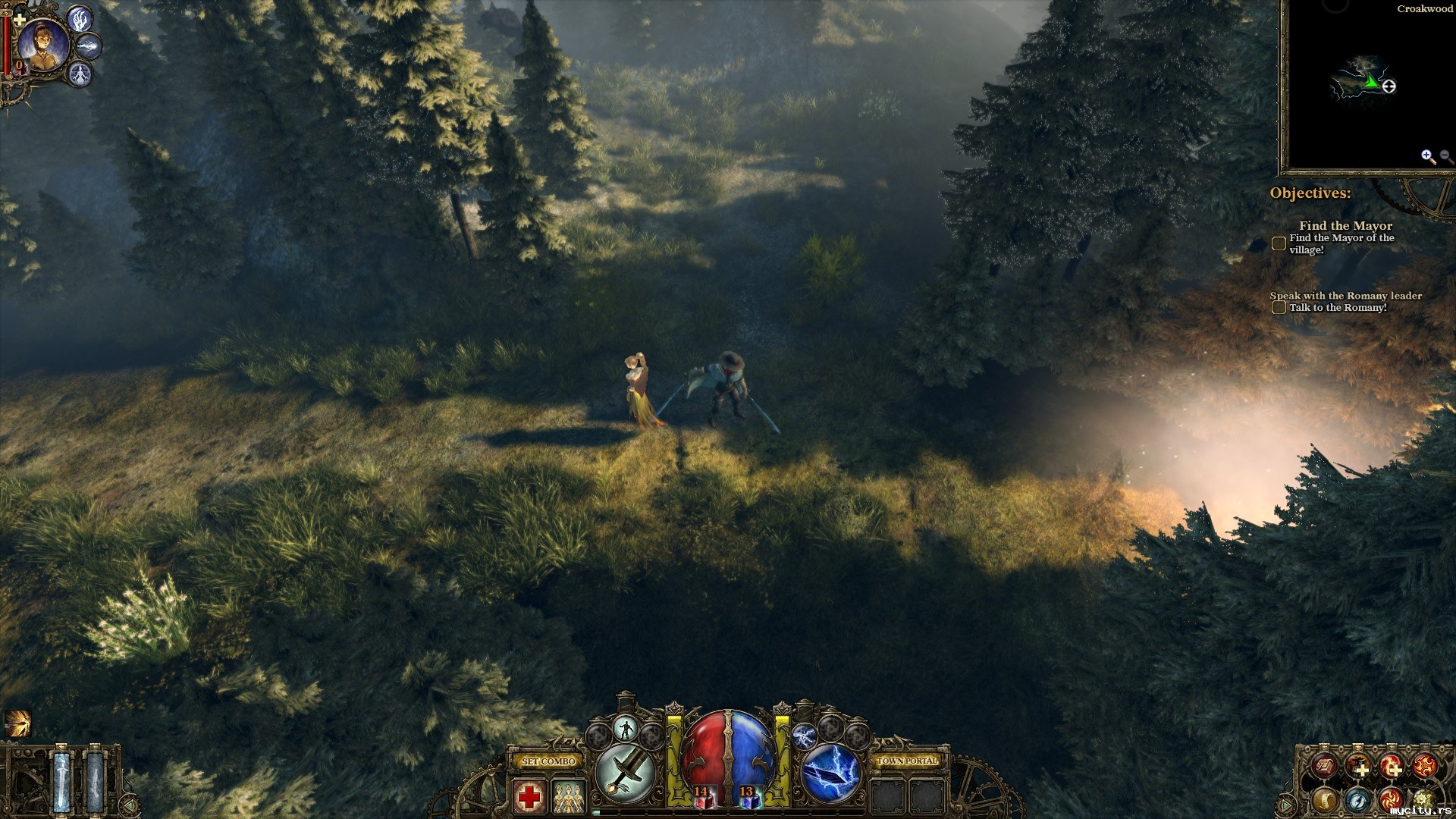
Task: Toggle the spectral woman companion ability
Action: [x=80, y=74]
